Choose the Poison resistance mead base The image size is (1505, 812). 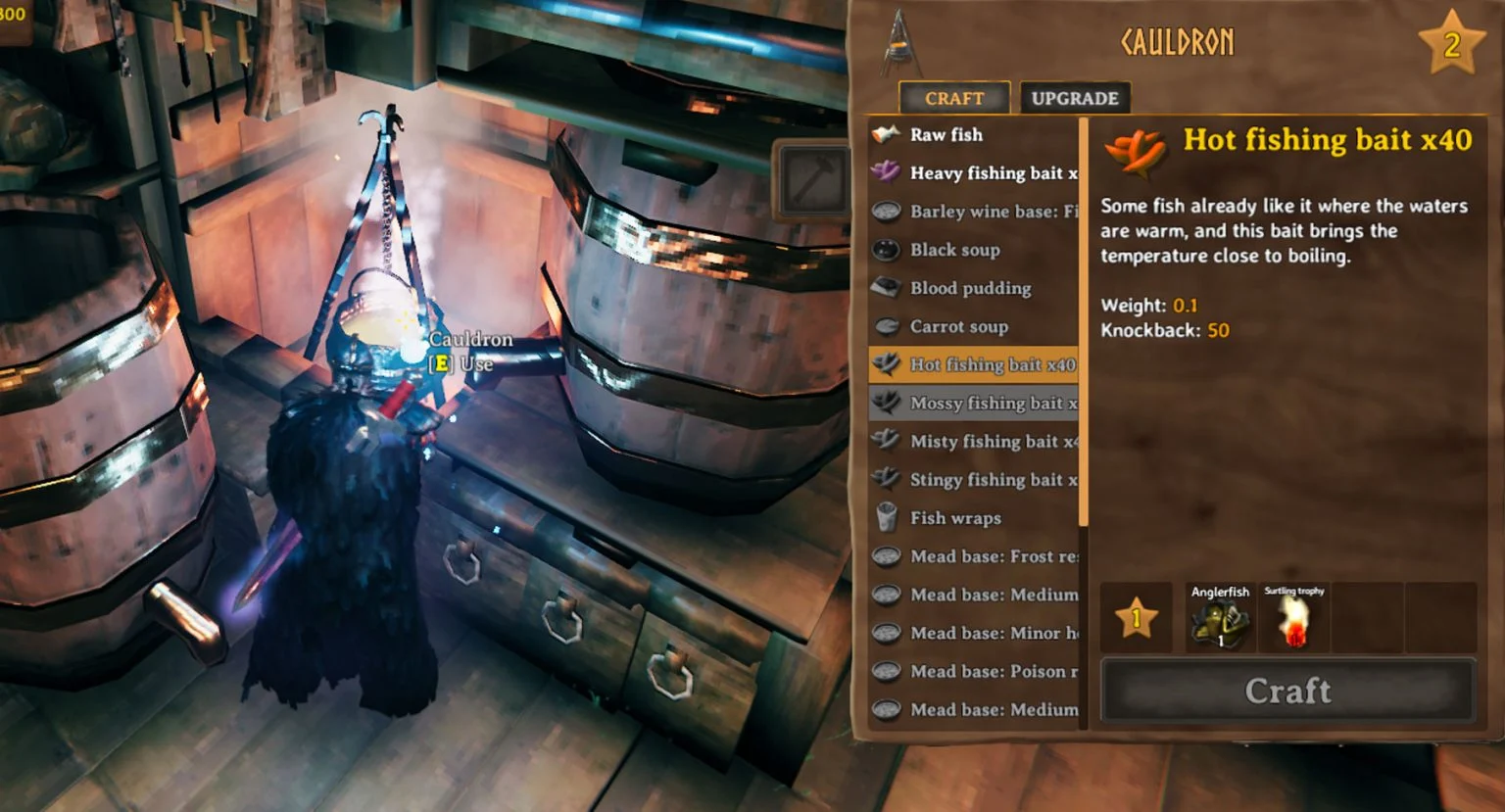pos(973,671)
